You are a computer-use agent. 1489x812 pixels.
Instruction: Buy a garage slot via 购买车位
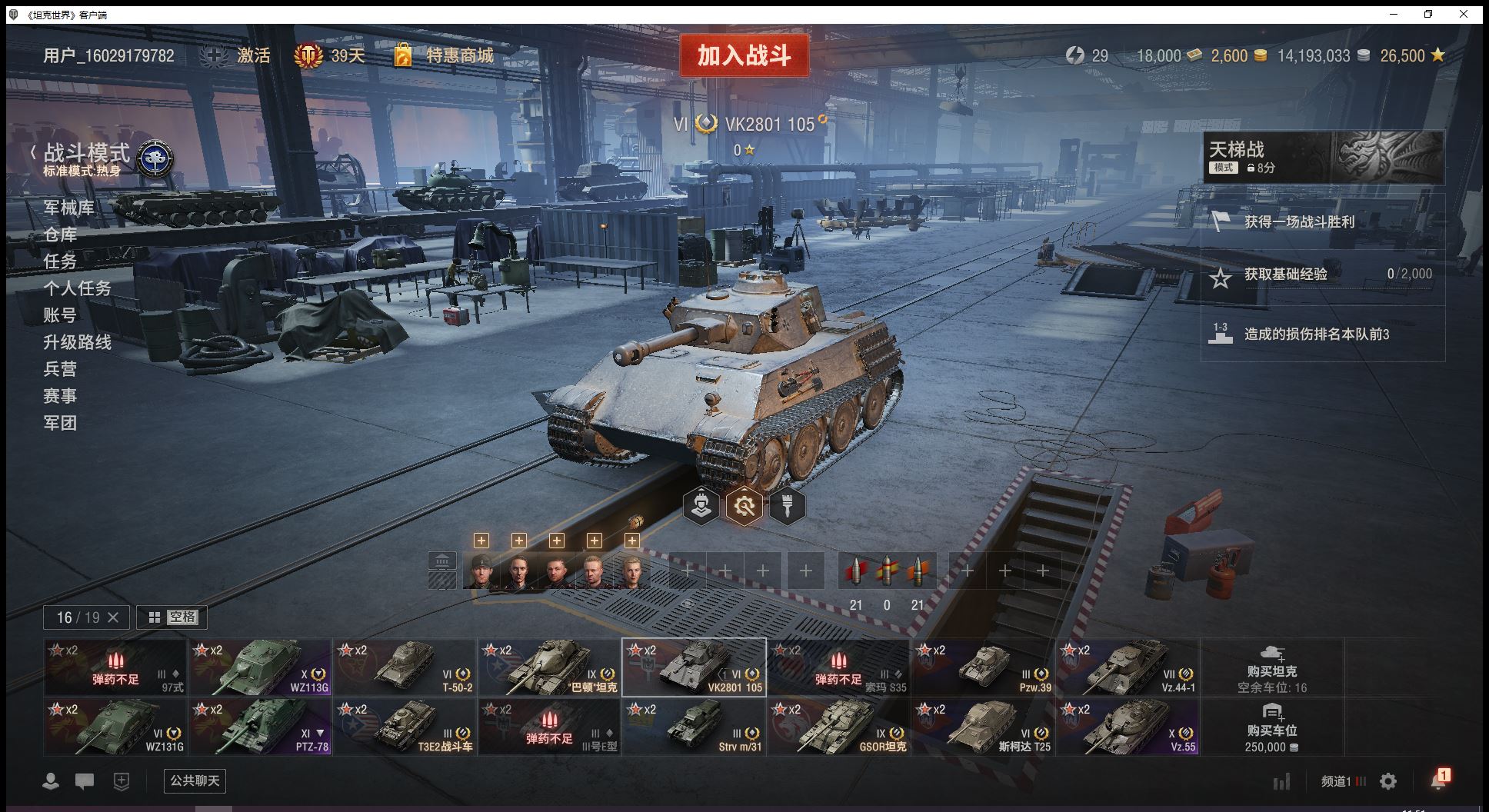point(1272,726)
